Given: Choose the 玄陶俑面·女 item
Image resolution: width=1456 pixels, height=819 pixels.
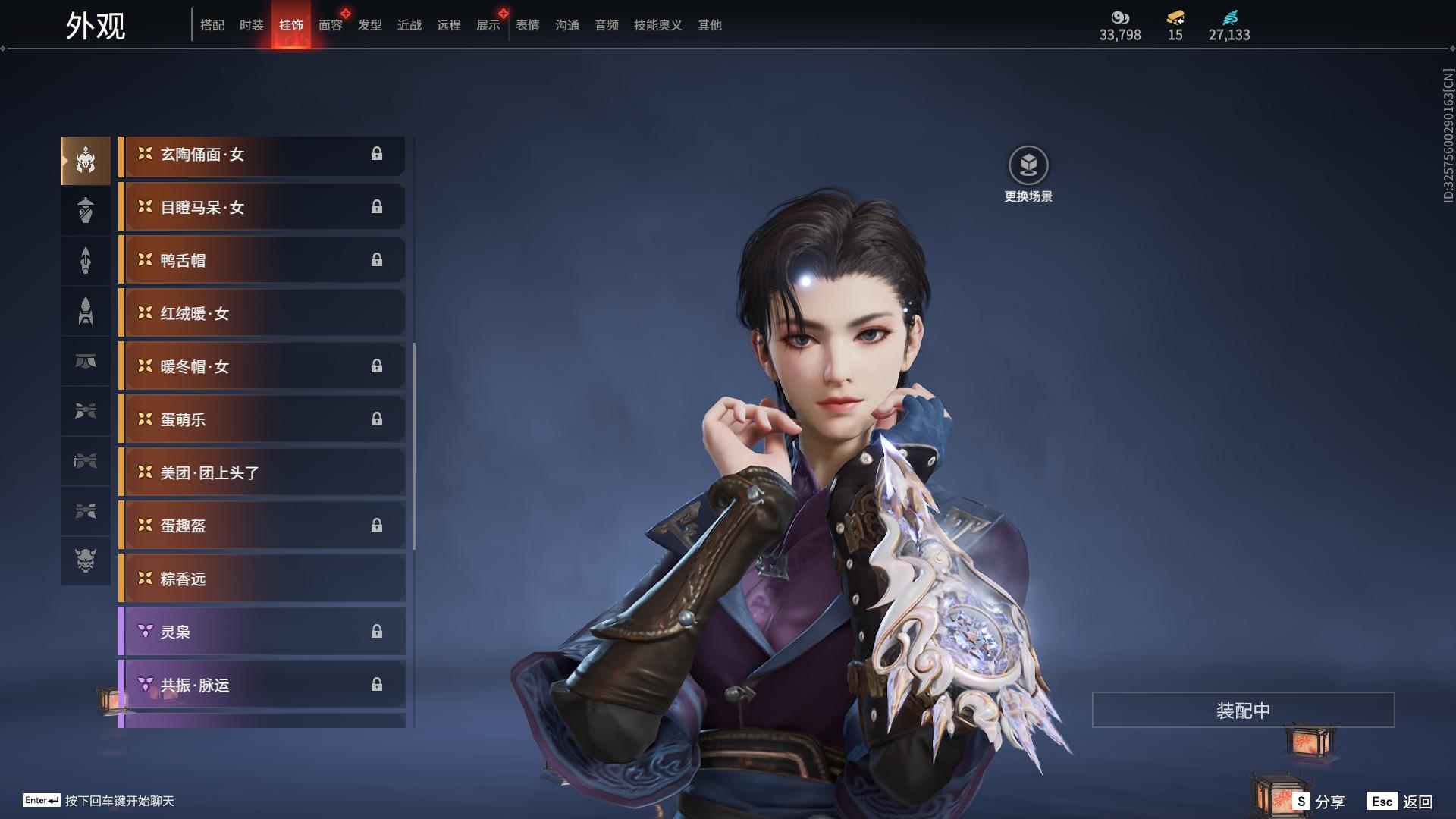Looking at the screenshot, I should pyautogui.click(x=262, y=155).
